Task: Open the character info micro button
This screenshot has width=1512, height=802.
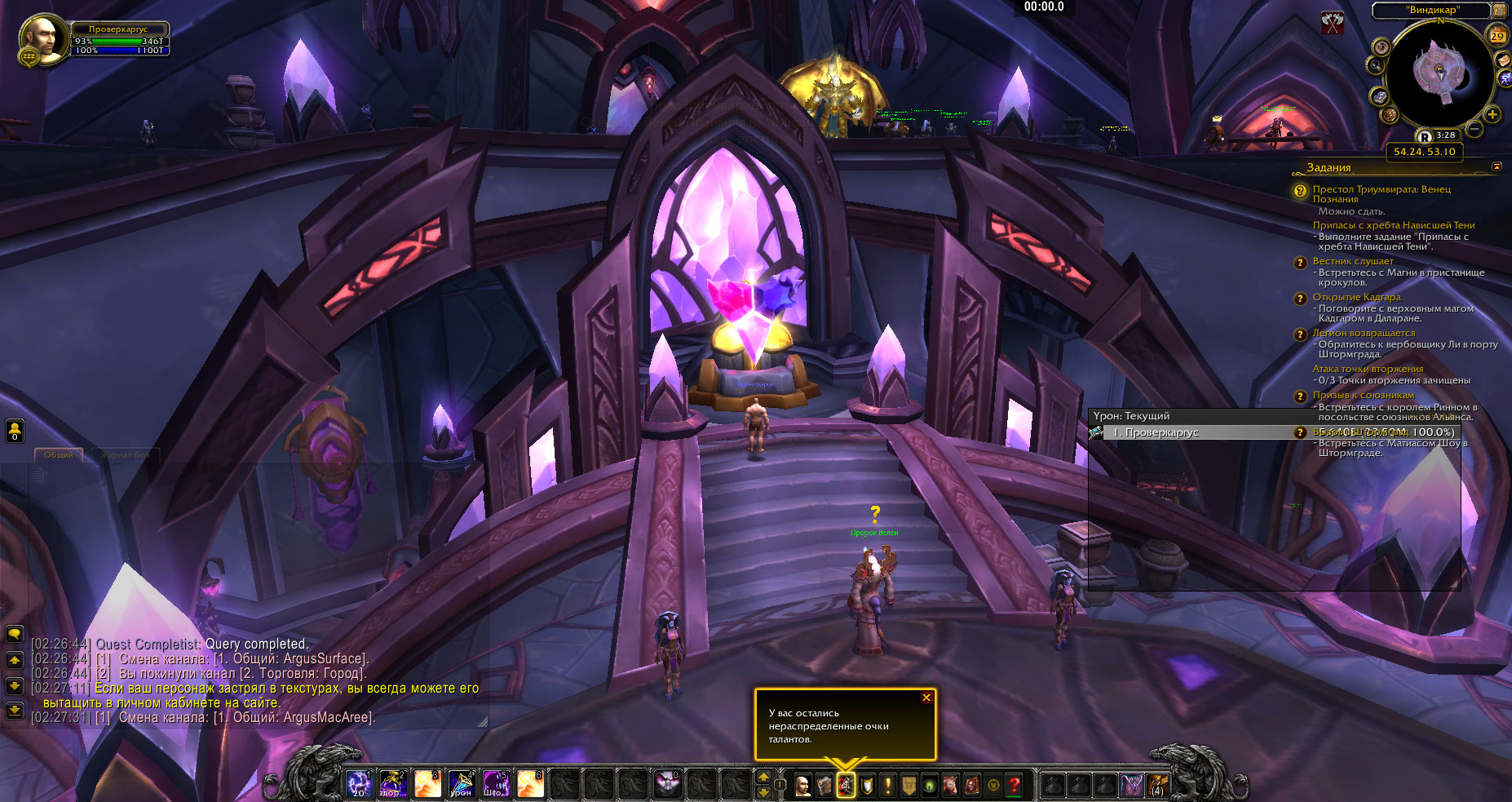Action: coord(802,785)
